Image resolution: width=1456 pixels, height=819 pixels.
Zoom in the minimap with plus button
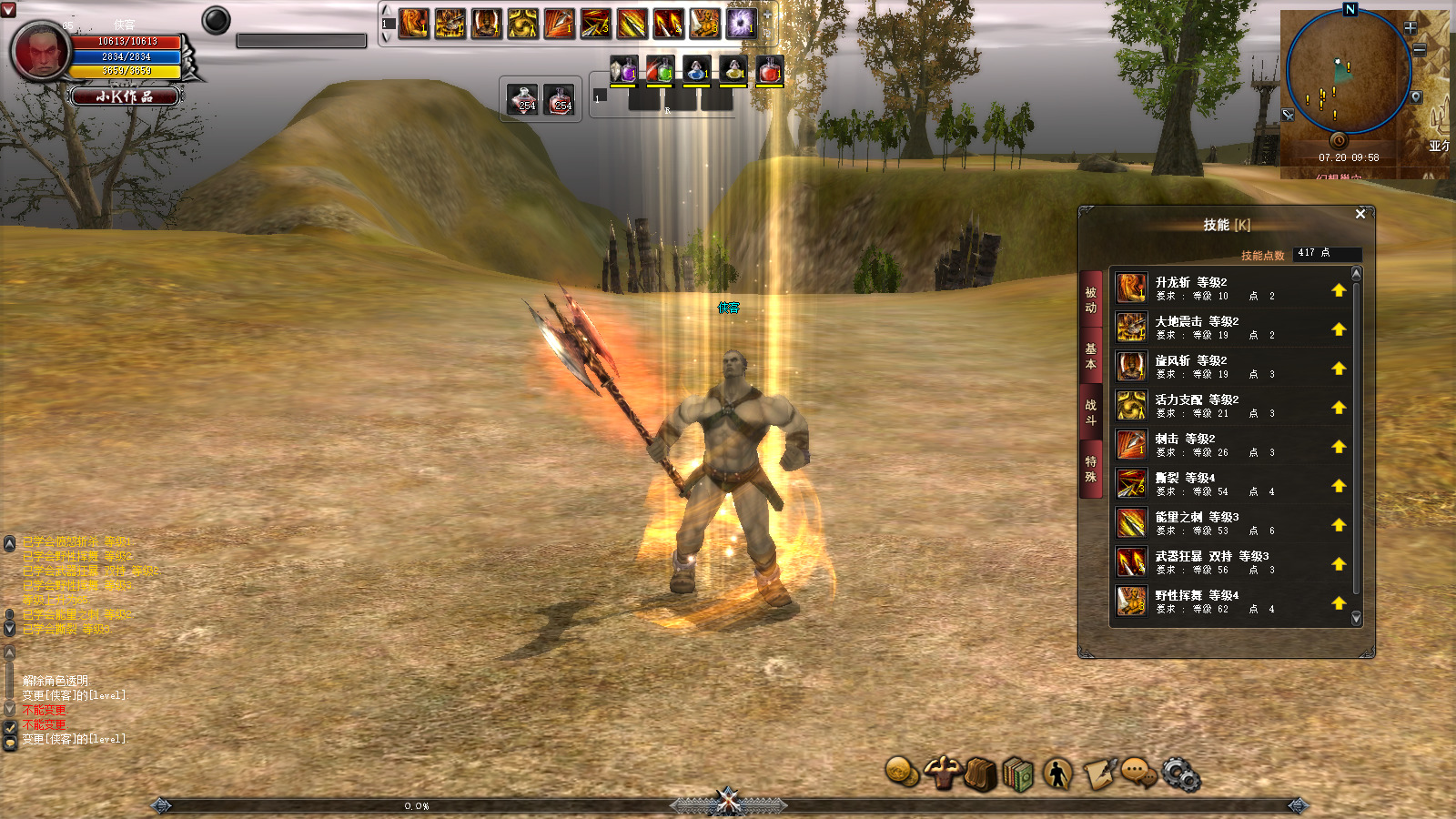point(1410,28)
